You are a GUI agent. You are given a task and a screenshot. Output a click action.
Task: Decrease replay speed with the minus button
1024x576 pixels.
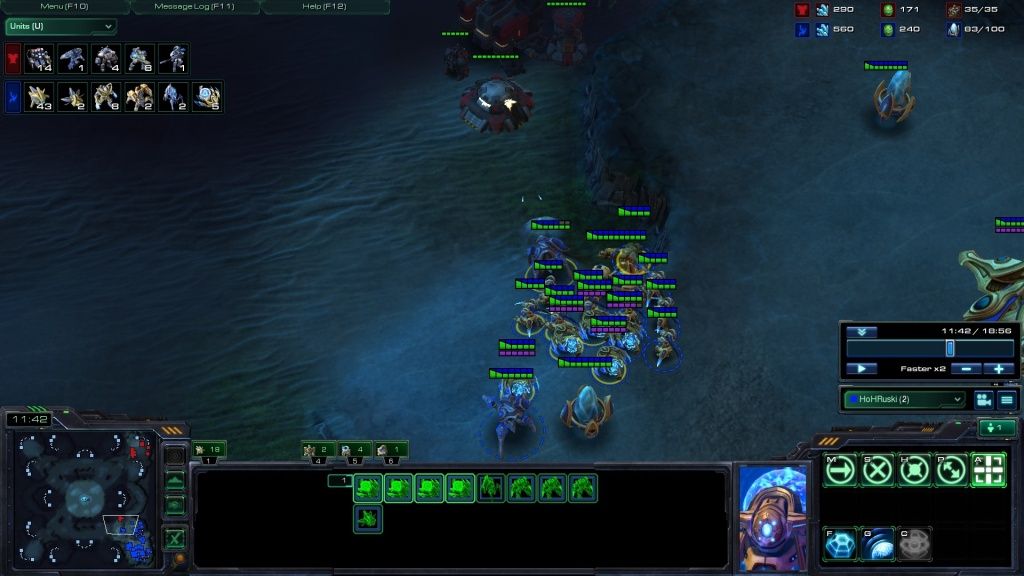coord(964,369)
